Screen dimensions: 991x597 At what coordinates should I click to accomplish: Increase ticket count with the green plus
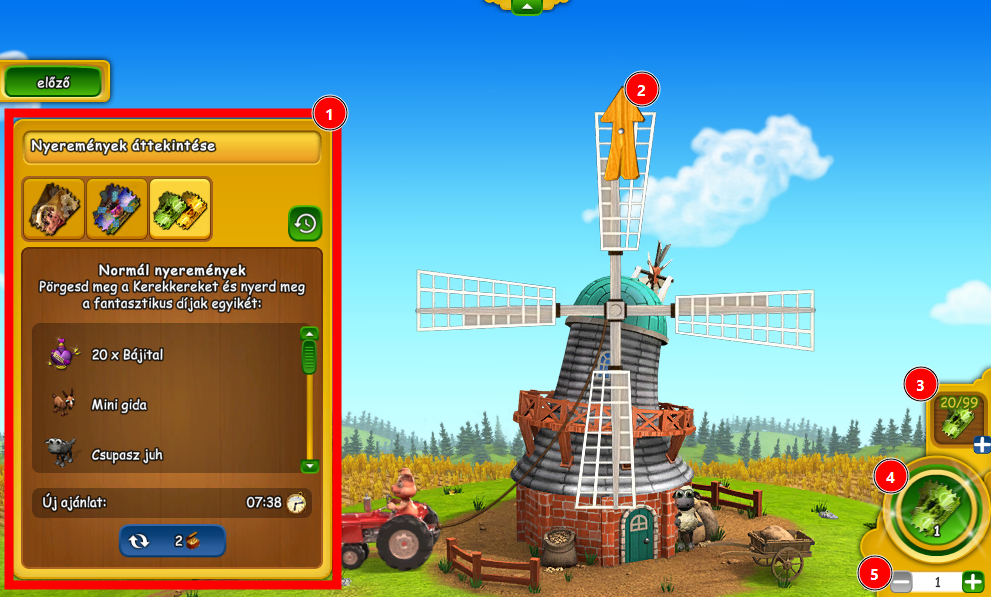point(972,582)
